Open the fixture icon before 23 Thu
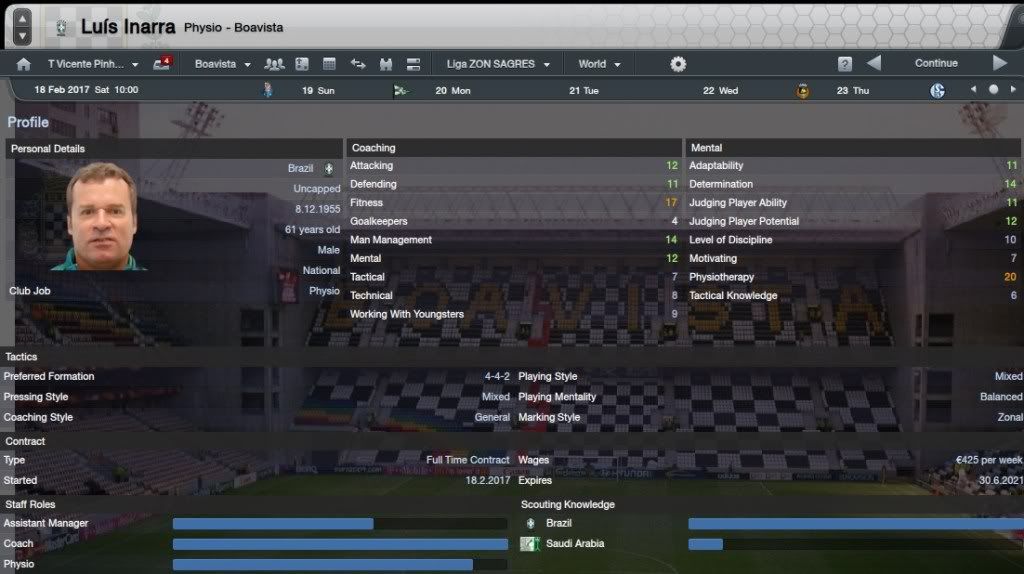 click(802, 90)
